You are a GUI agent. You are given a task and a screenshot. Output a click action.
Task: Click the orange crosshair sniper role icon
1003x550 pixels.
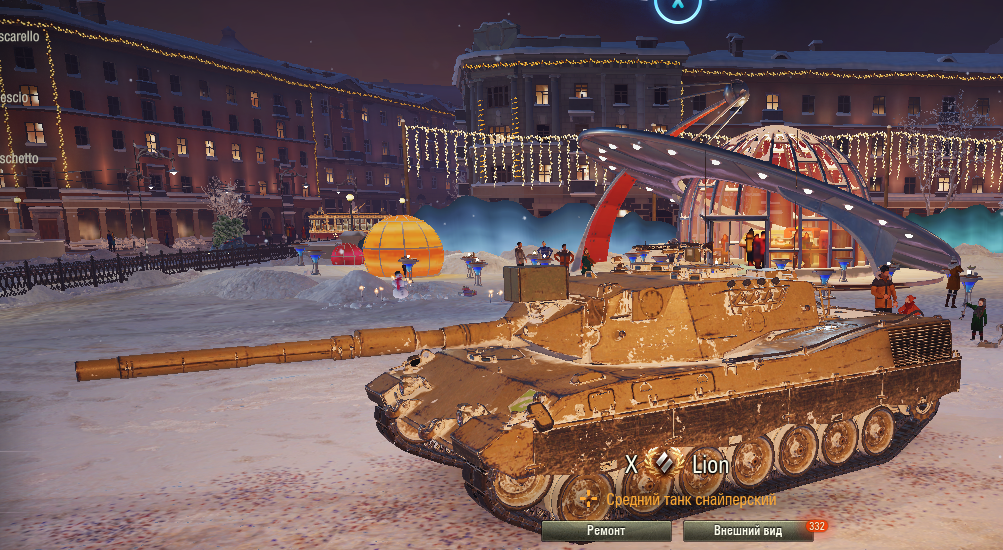(589, 499)
